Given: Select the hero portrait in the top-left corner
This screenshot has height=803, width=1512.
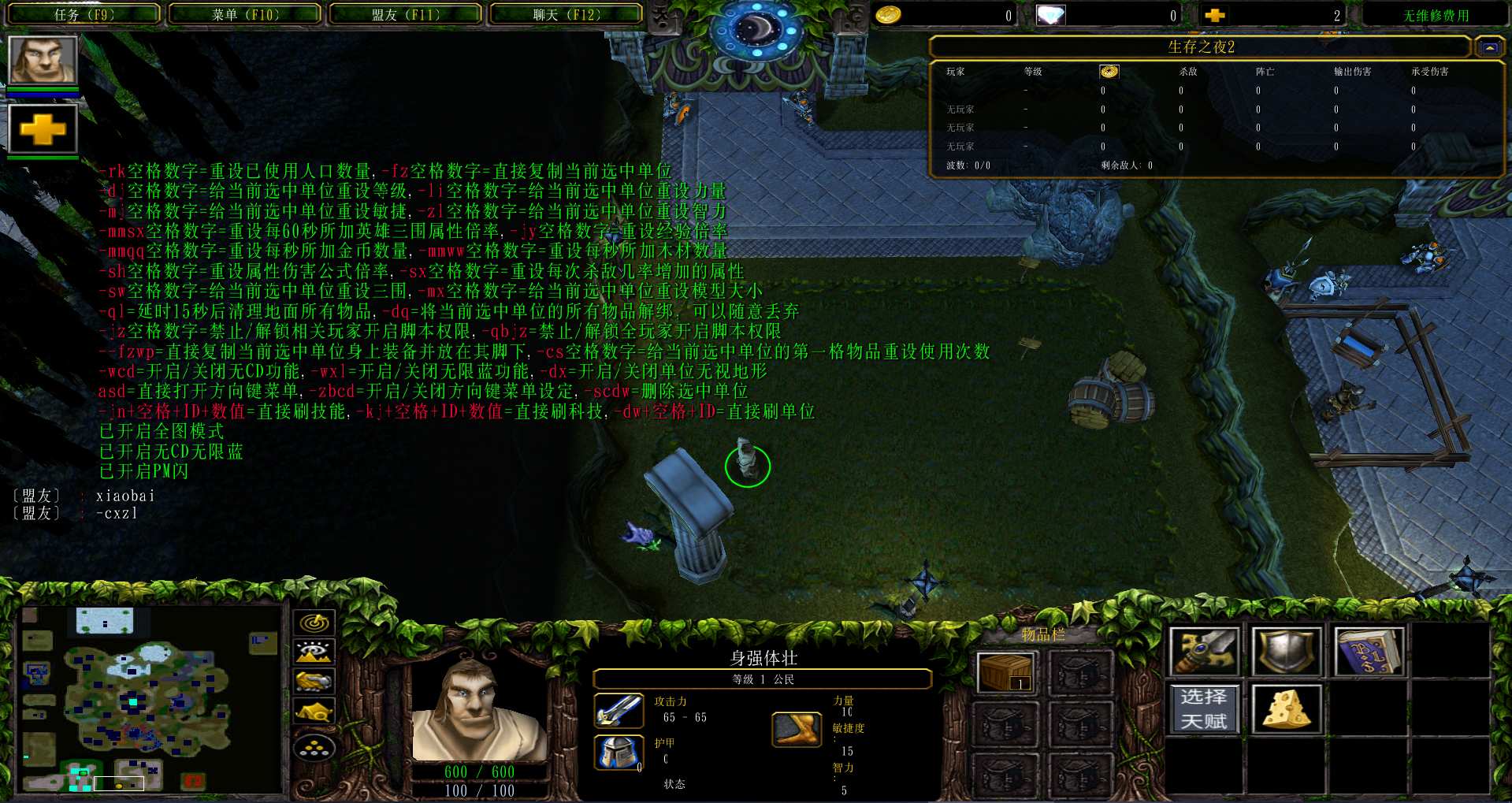Looking at the screenshot, I should pyautogui.click(x=43, y=60).
